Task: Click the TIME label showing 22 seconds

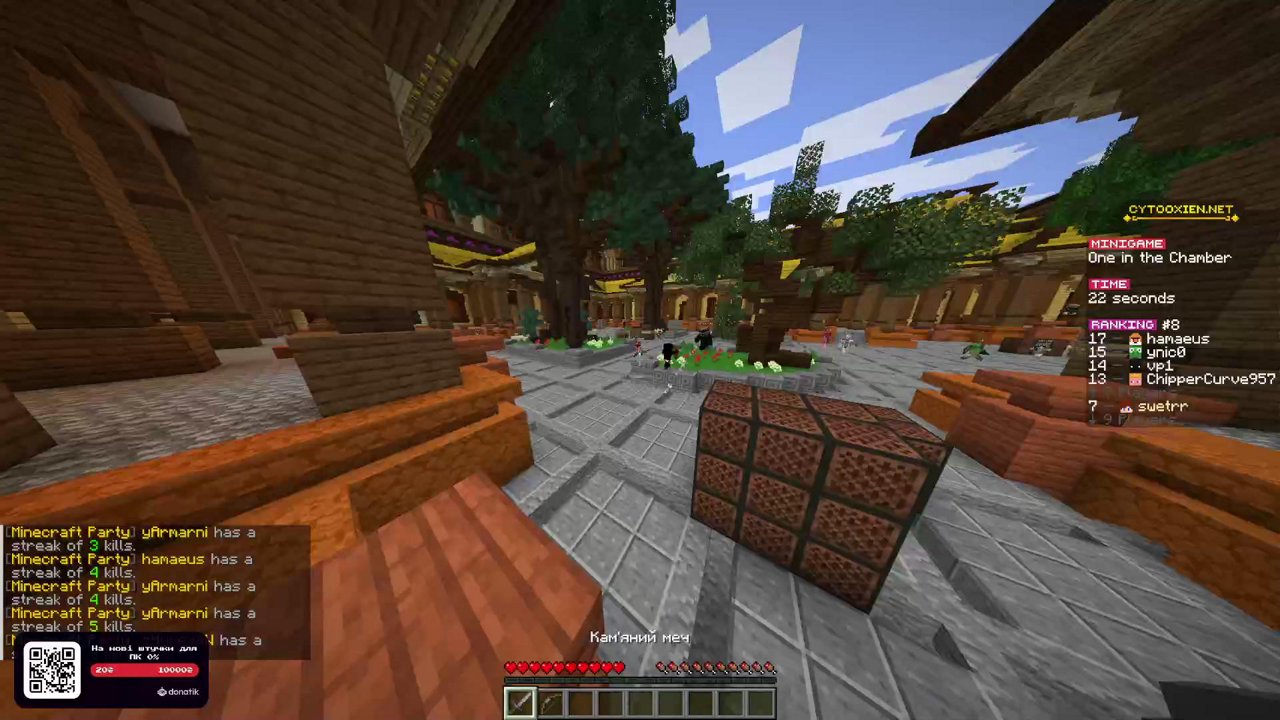Action: tap(1108, 284)
